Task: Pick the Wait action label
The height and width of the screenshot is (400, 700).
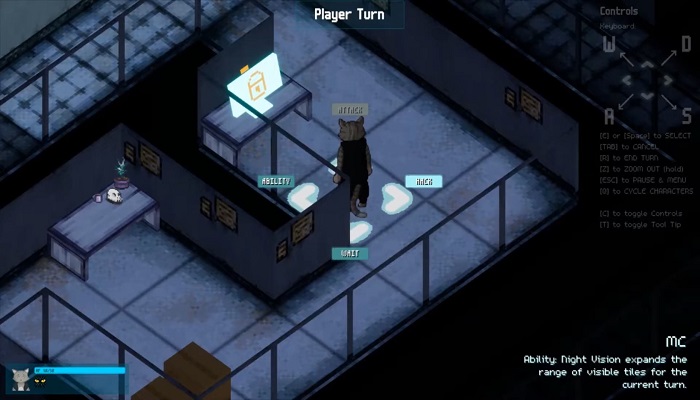Action: (350, 253)
